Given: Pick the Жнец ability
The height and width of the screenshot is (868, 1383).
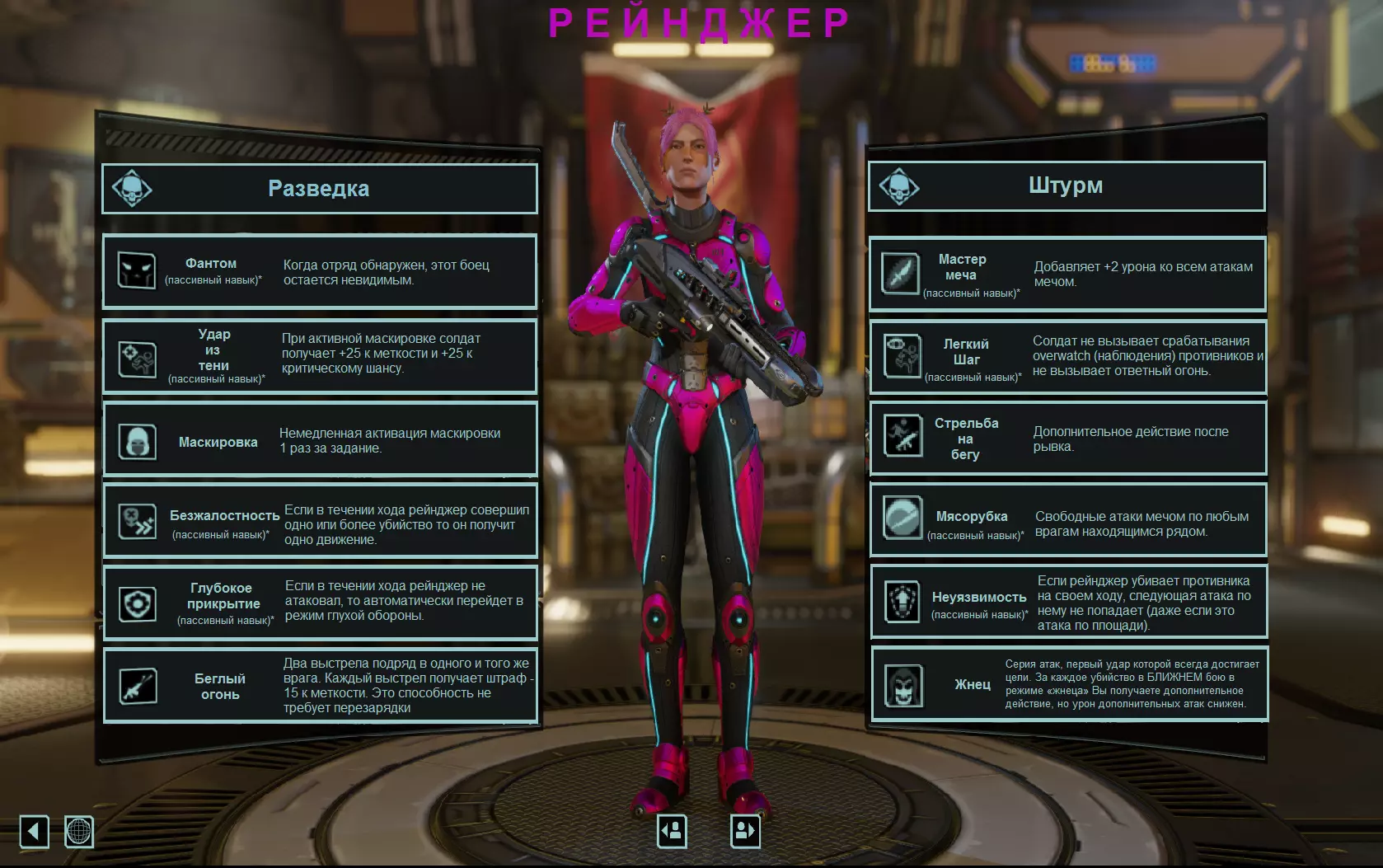Looking at the screenshot, I should coord(1067,684).
